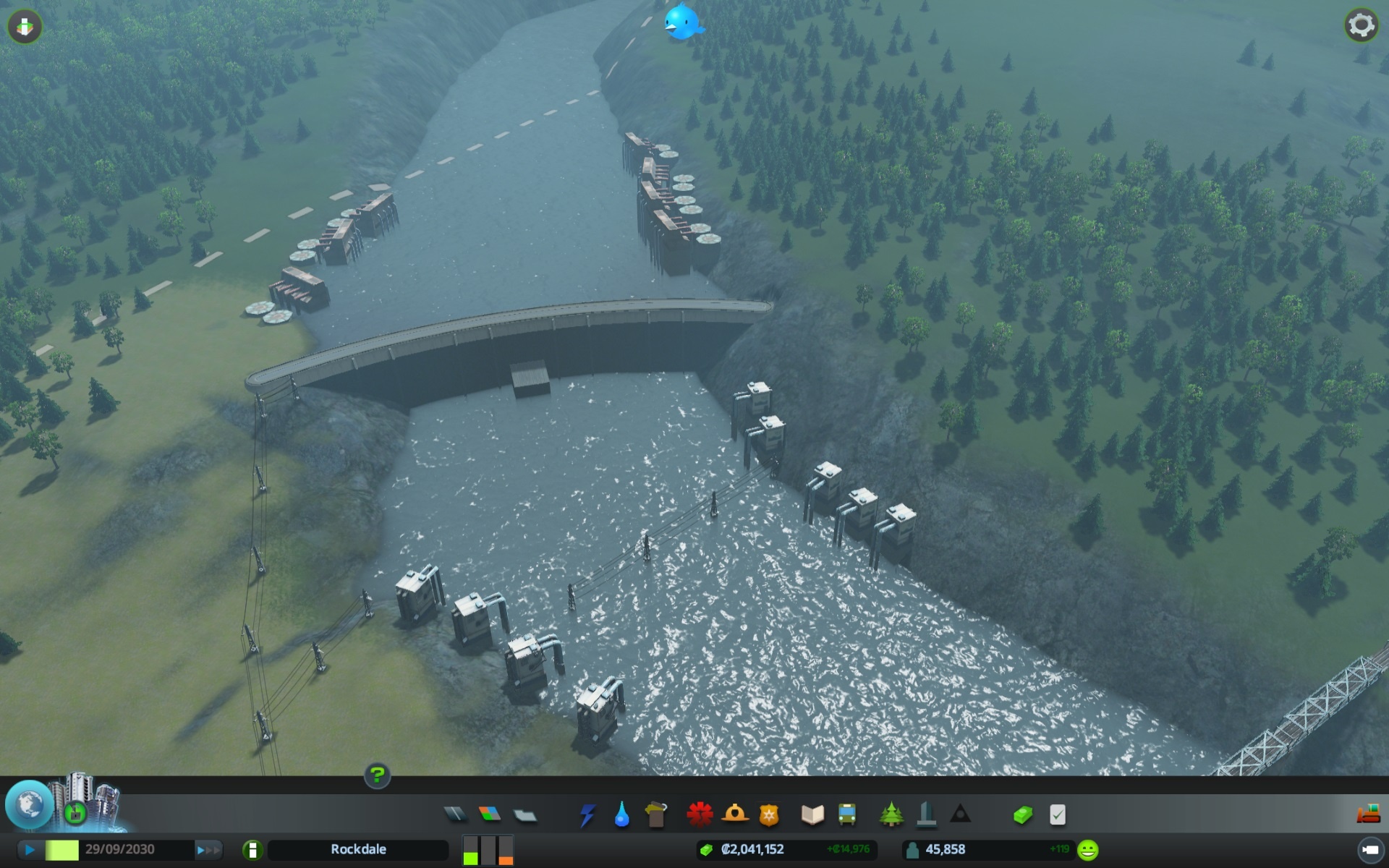Open the Economy green money panel

click(1022, 816)
